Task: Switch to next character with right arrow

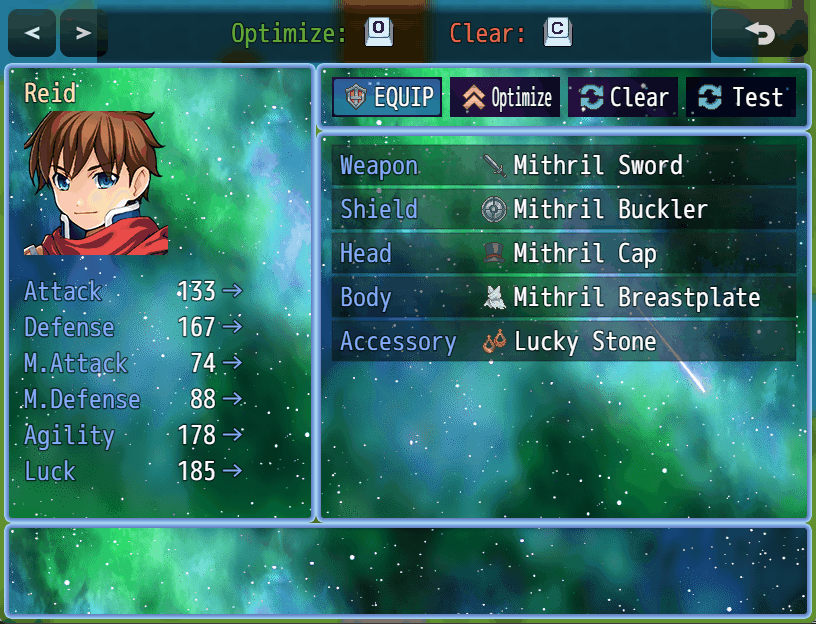Action: click(83, 34)
